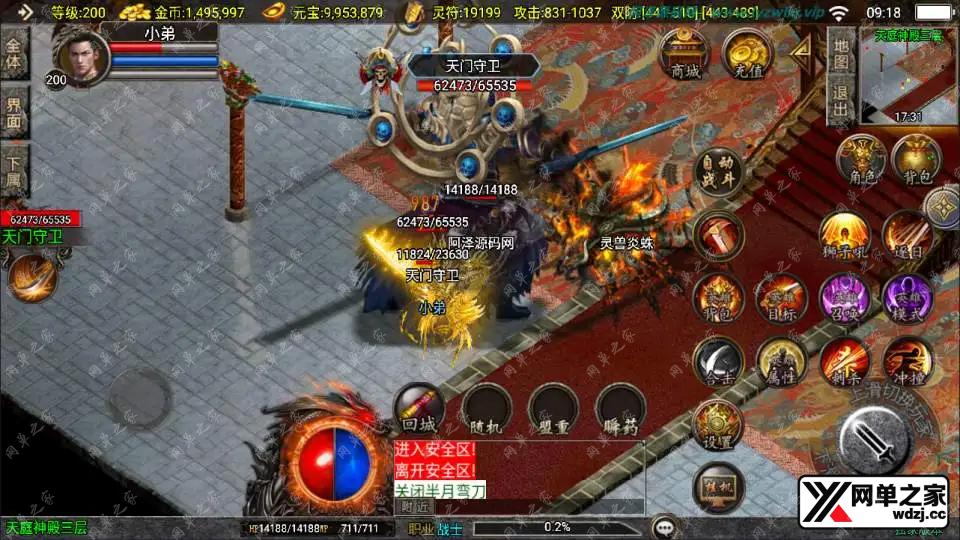Open the 设置 settings
The width and height of the screenshot is (960, 540).
pos(717,424)
